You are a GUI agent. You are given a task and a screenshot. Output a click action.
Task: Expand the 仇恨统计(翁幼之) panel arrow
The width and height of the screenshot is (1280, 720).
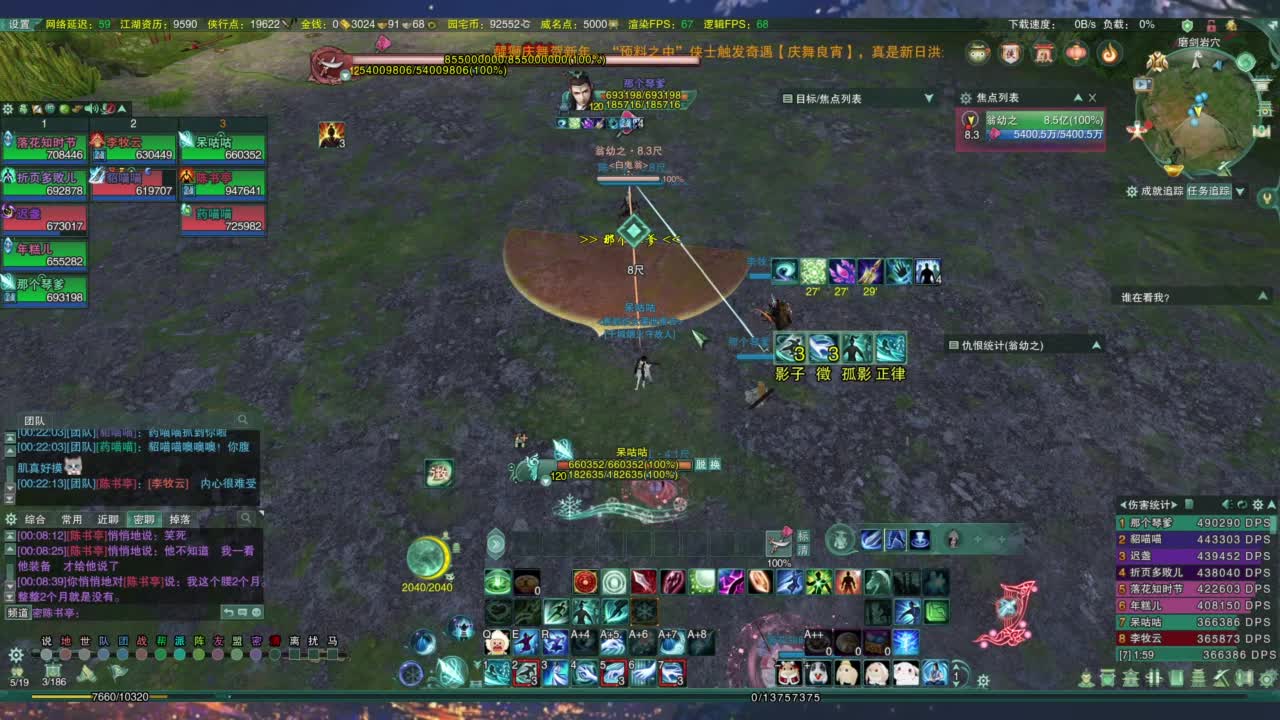pyautogui.click(x=1097, y=343)
